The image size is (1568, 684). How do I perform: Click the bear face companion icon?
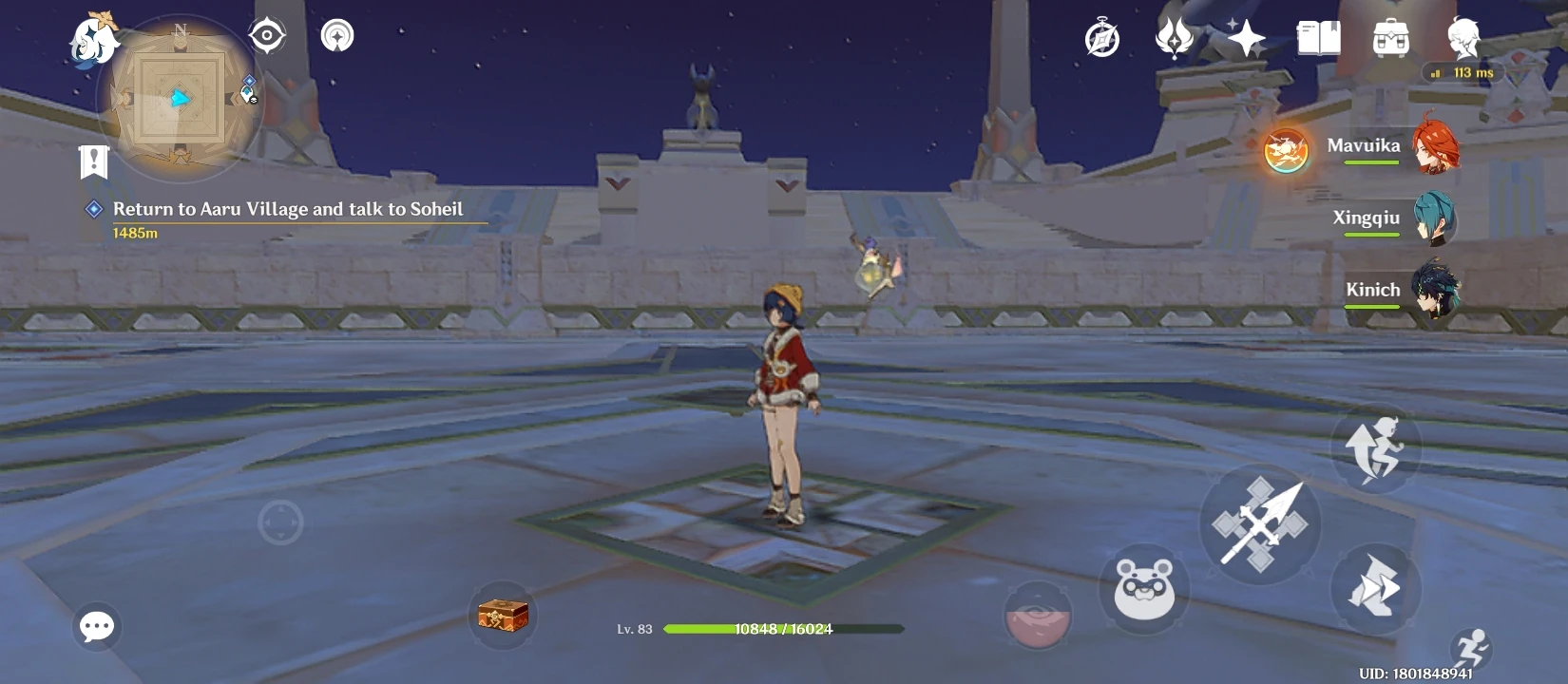[x=1143, y=589]
